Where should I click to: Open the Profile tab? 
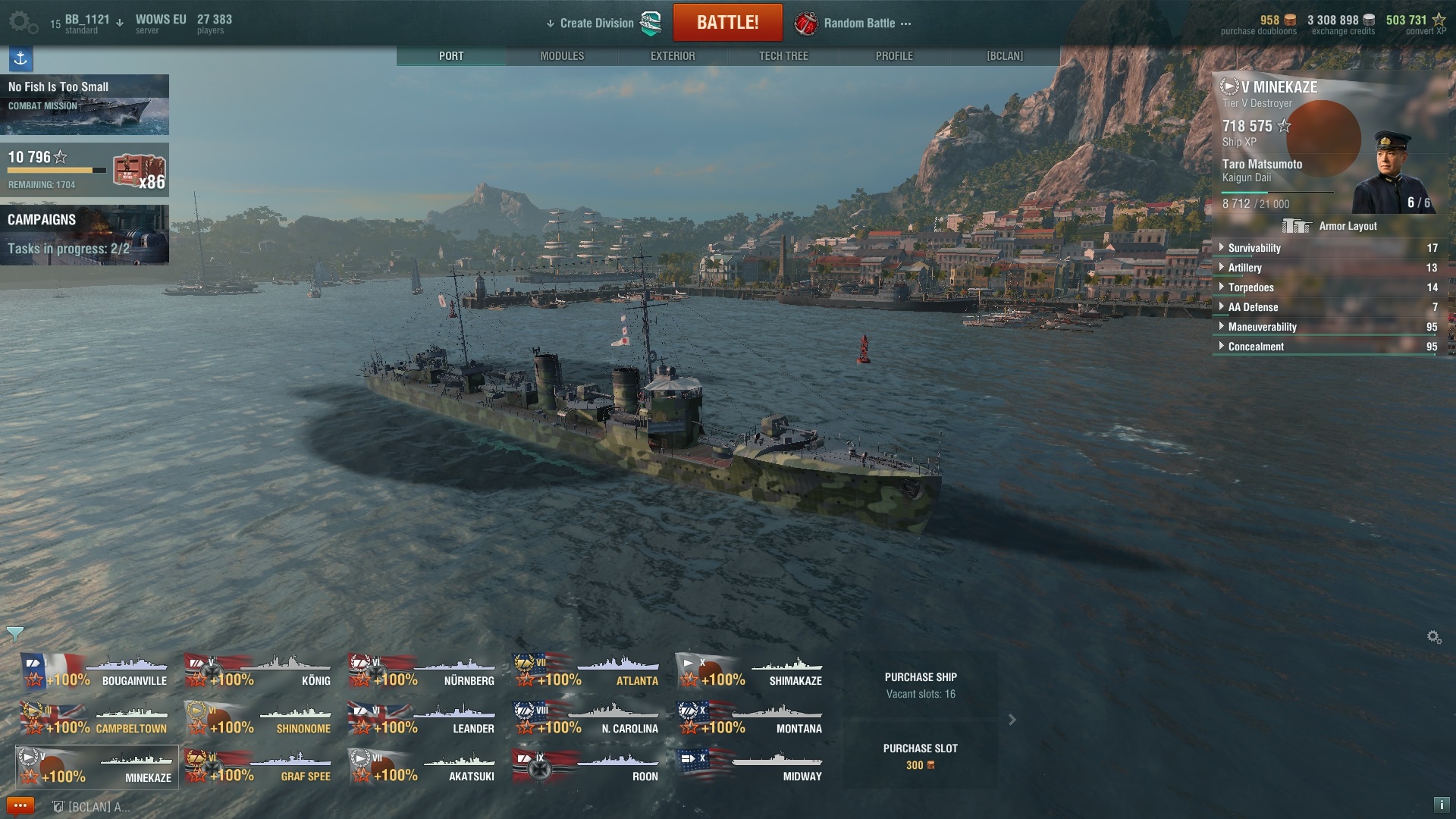click(894, 56)
